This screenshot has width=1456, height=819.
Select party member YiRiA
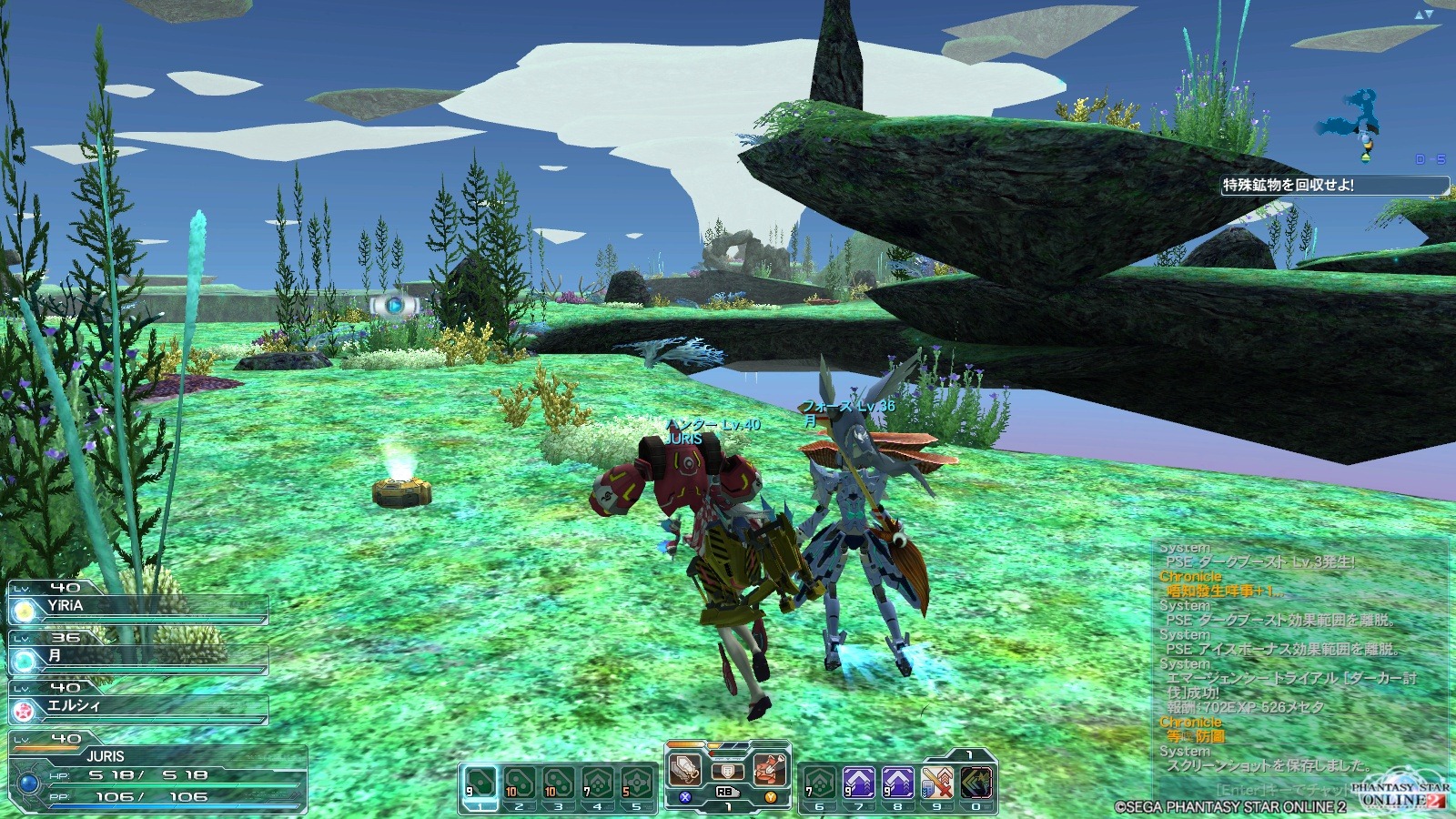pos(136,607)
